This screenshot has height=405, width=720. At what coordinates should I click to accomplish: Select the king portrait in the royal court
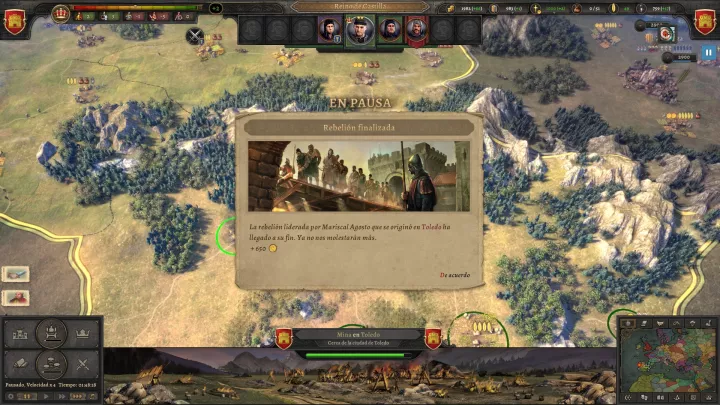[358, 30]
